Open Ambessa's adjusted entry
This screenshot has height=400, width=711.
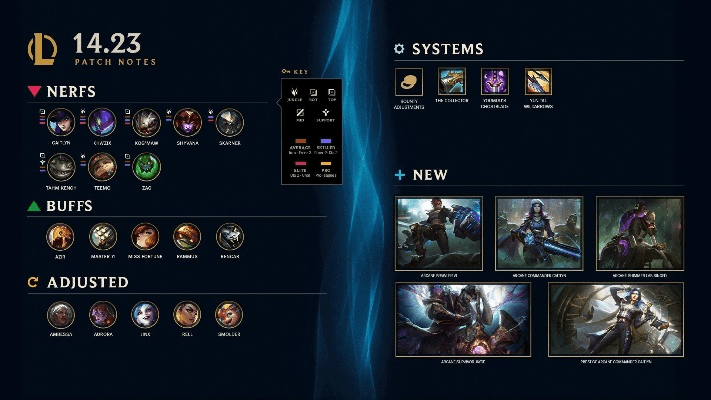(61, 314)
